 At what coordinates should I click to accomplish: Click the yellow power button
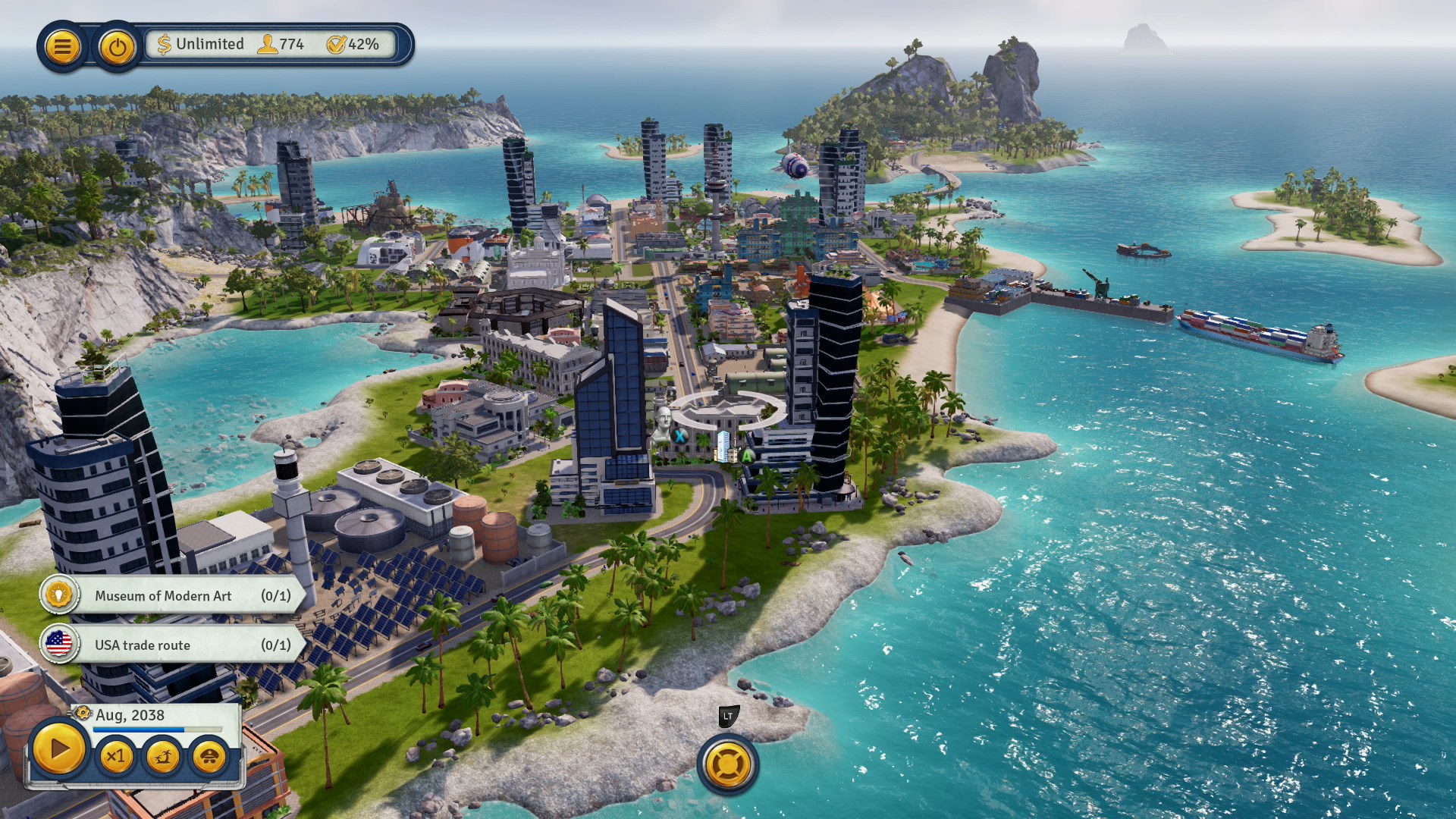117,48
